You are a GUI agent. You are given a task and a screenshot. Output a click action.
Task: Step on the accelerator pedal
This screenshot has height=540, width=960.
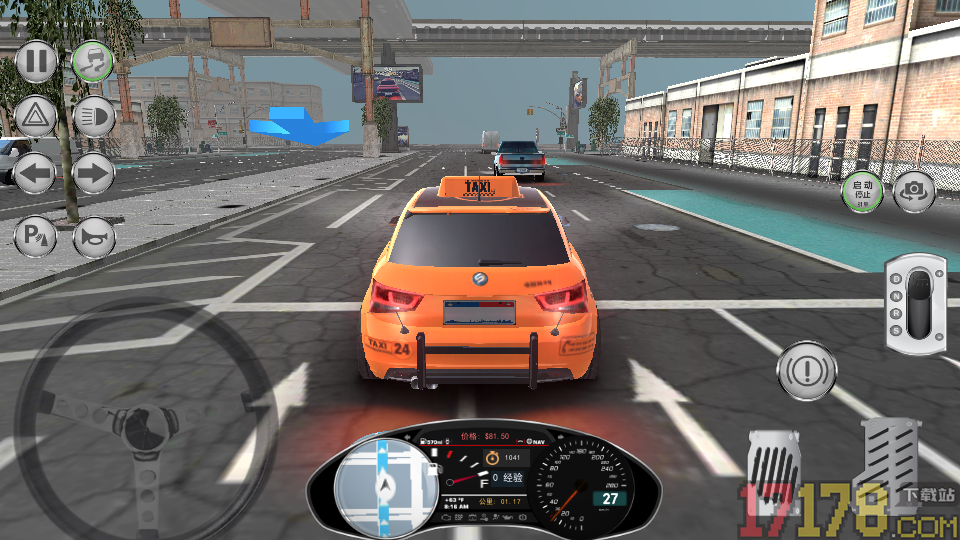pos(890,462)
